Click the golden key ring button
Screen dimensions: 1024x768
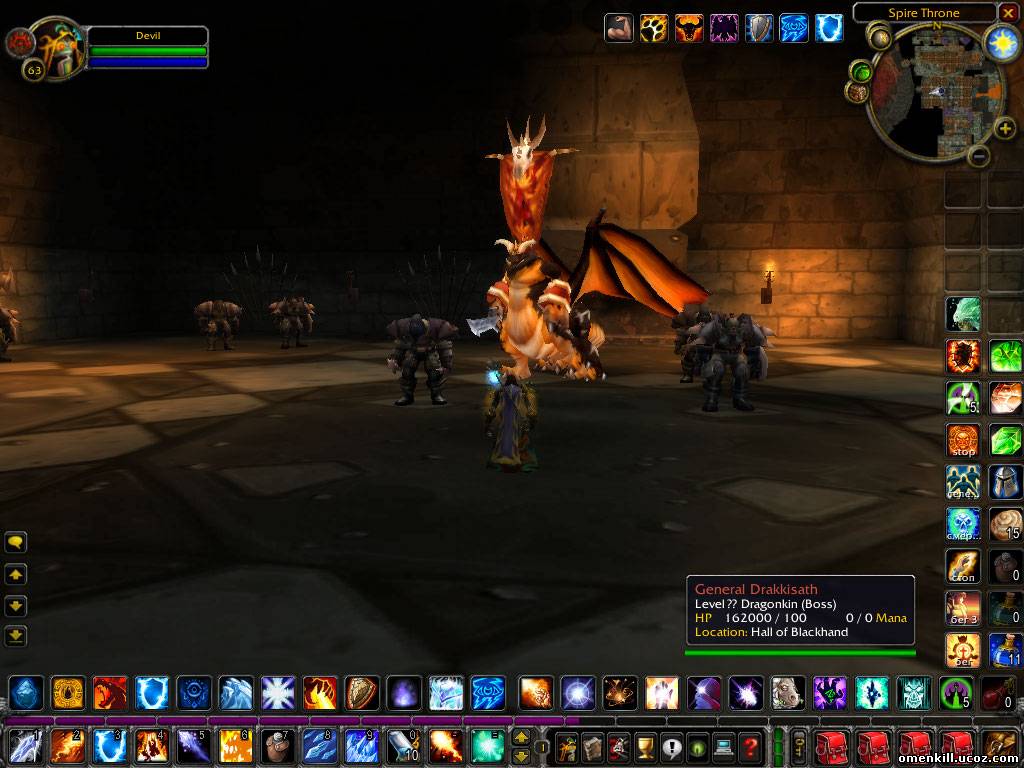click(x=799, y=746)
